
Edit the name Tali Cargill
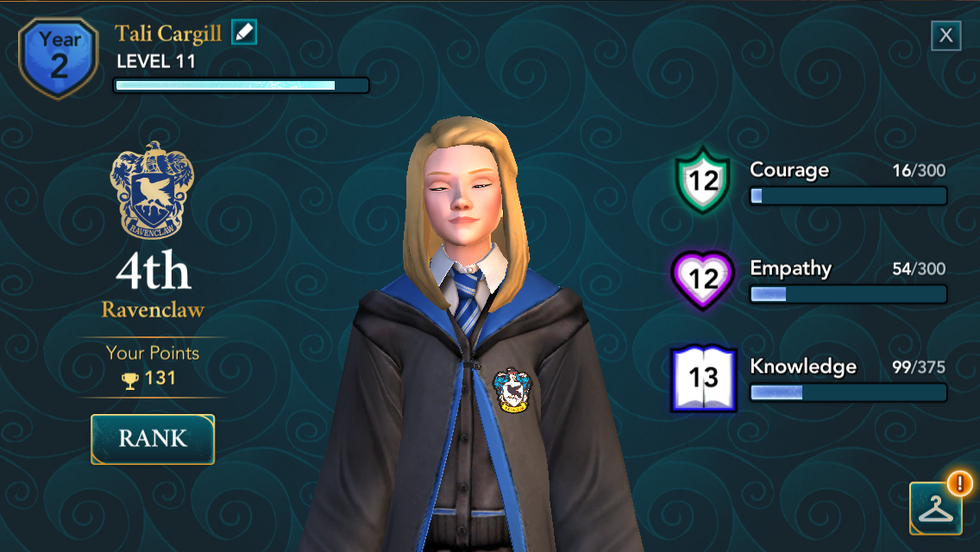click(244, 32)
